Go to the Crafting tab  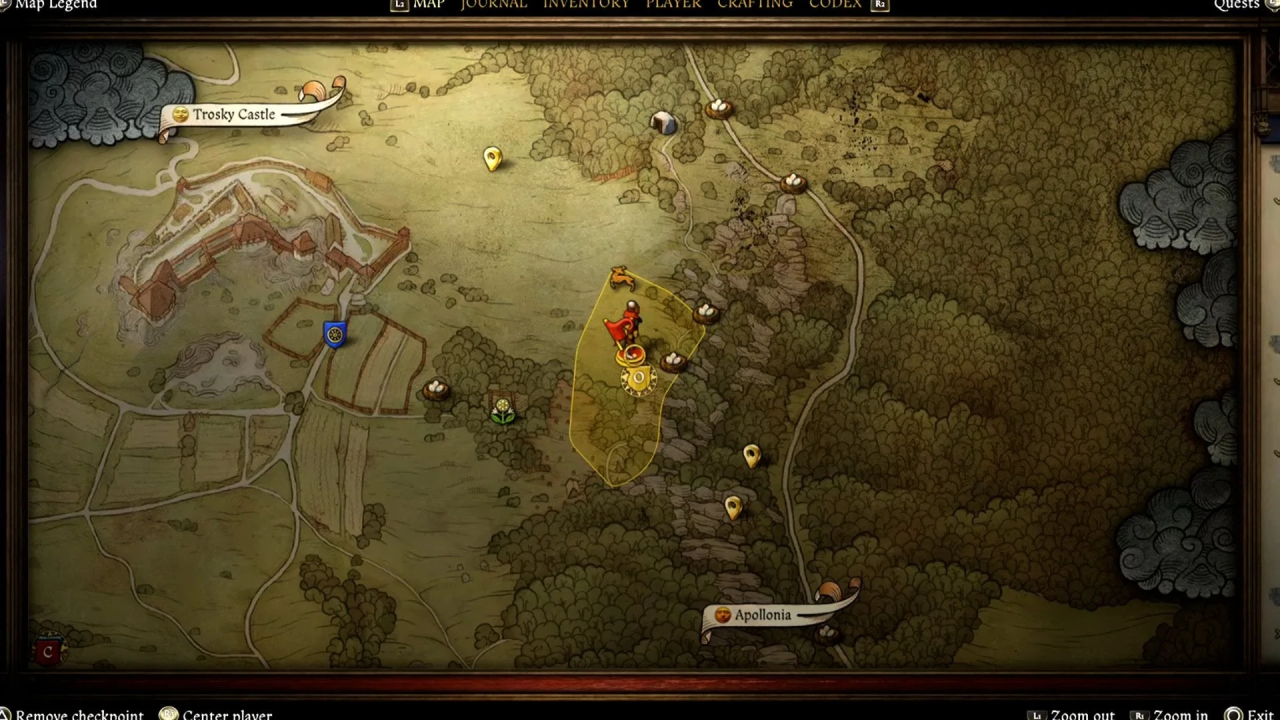point(754,5)
